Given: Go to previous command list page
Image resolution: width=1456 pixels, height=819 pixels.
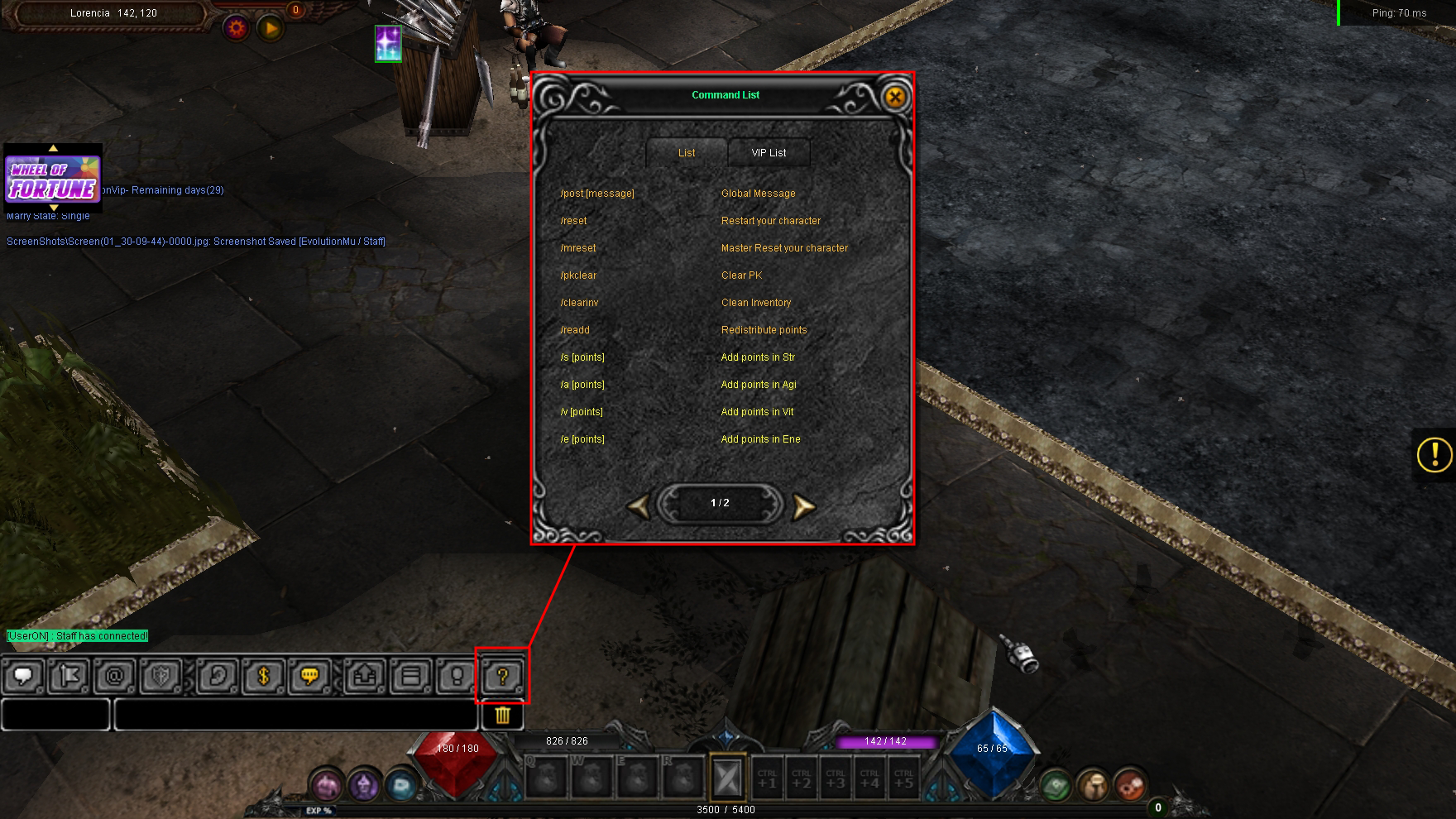Looking at the screenshot, I should point(639,506).
